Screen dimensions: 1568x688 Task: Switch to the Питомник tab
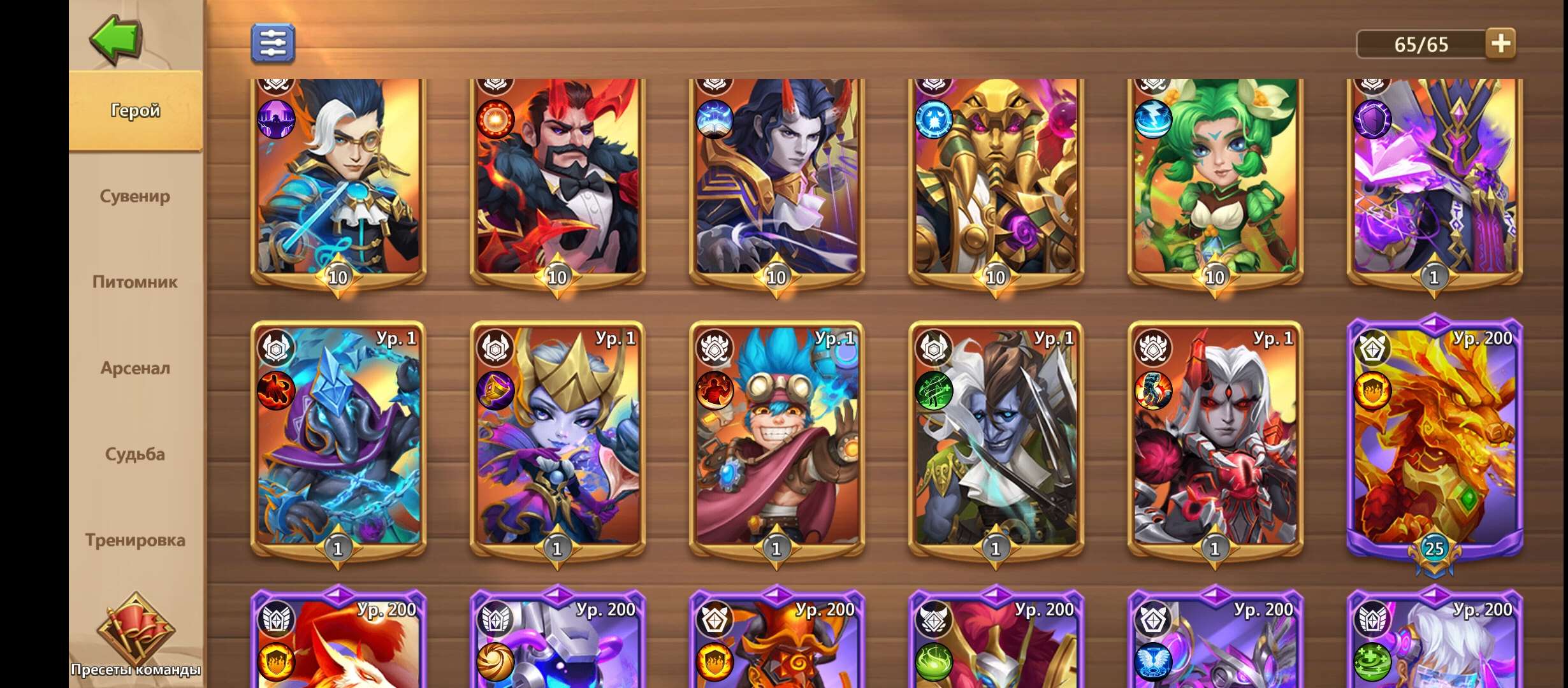[136, 283]
